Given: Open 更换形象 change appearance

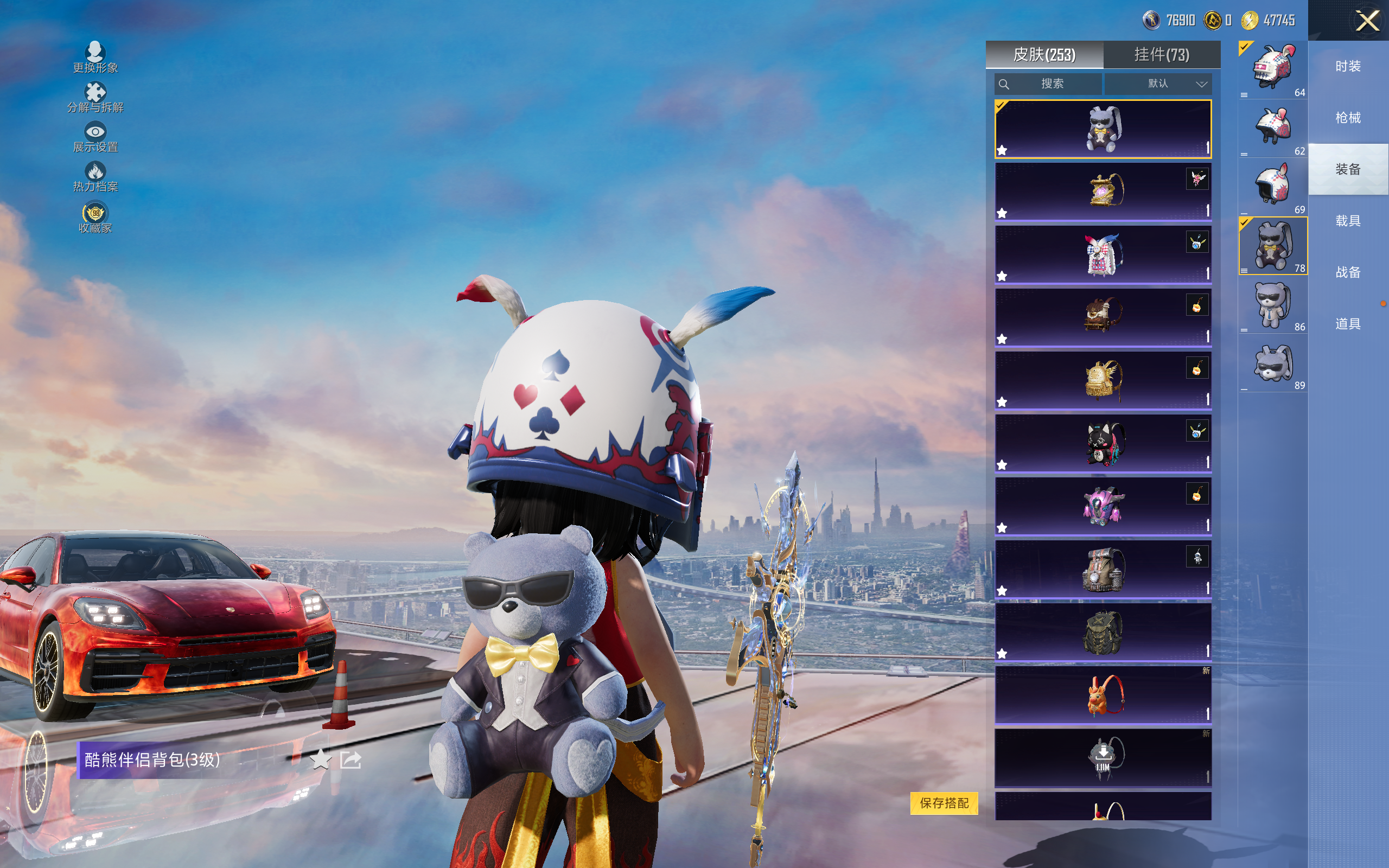Looking at the screenshot, I should (x=95, y=58).
